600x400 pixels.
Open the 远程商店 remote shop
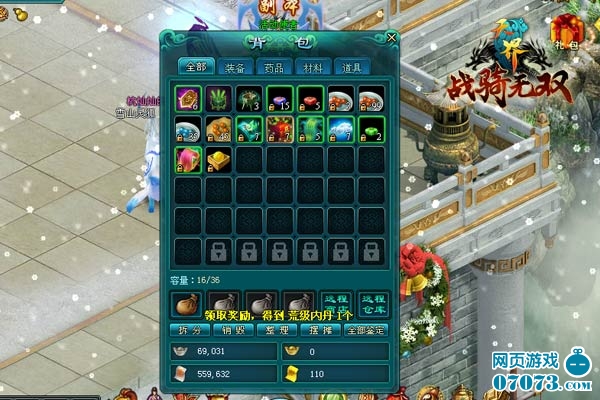tap(333, 304)
